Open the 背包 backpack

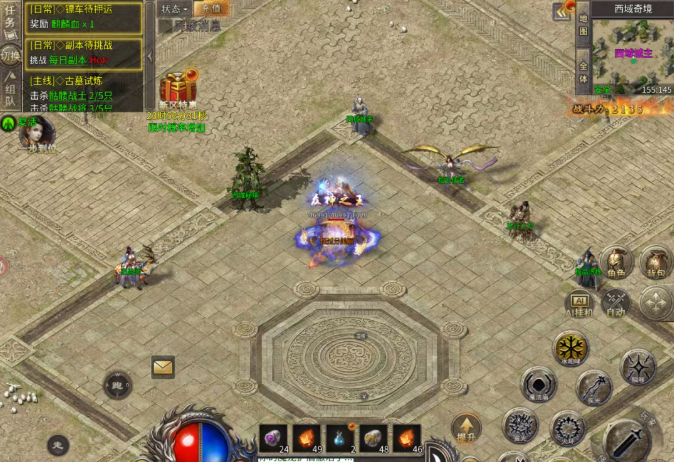(655, 262)
